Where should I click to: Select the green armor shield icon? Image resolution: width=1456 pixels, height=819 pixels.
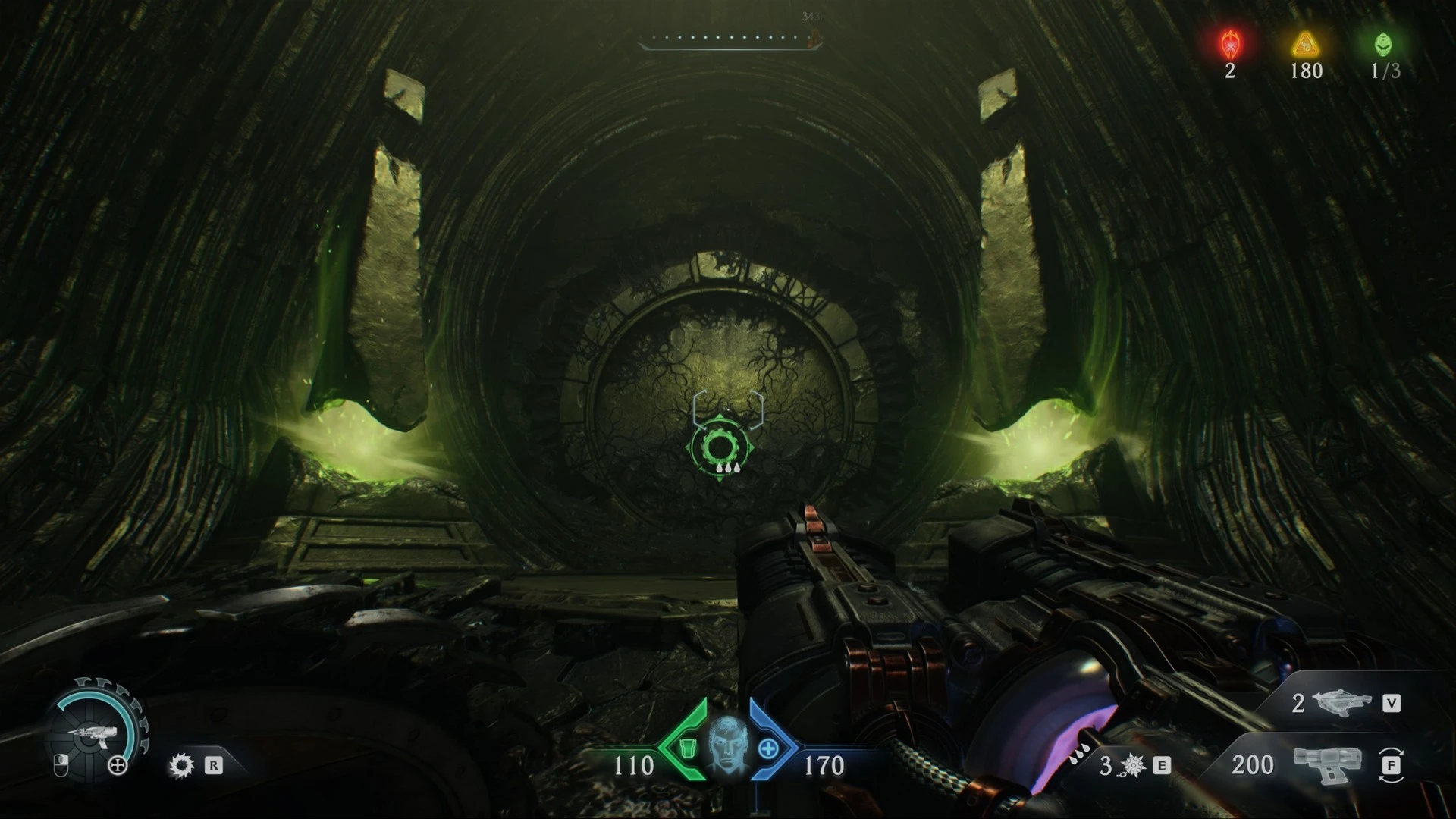tap(688, 749)
